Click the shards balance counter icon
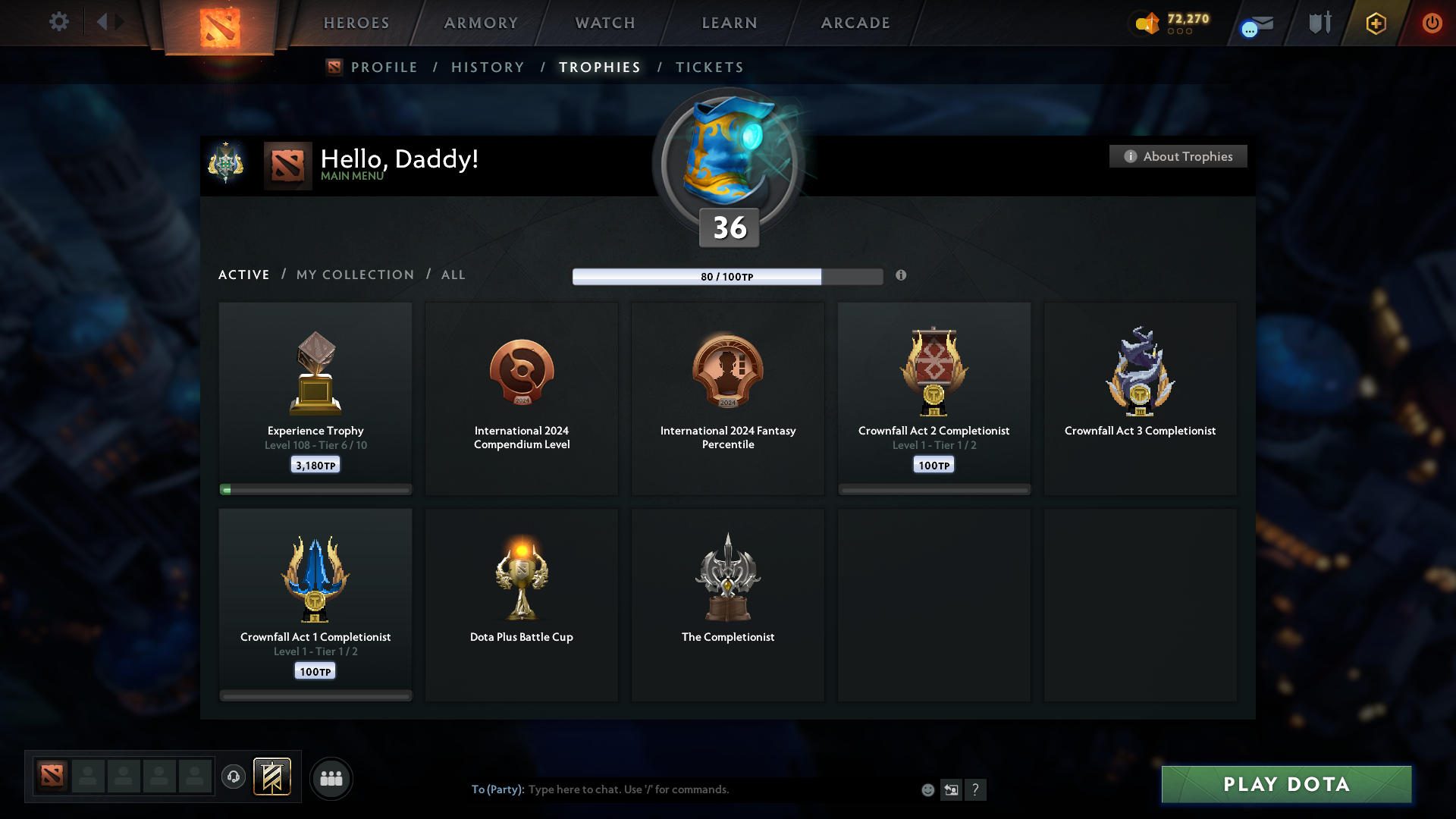 tap(1146, 24)
